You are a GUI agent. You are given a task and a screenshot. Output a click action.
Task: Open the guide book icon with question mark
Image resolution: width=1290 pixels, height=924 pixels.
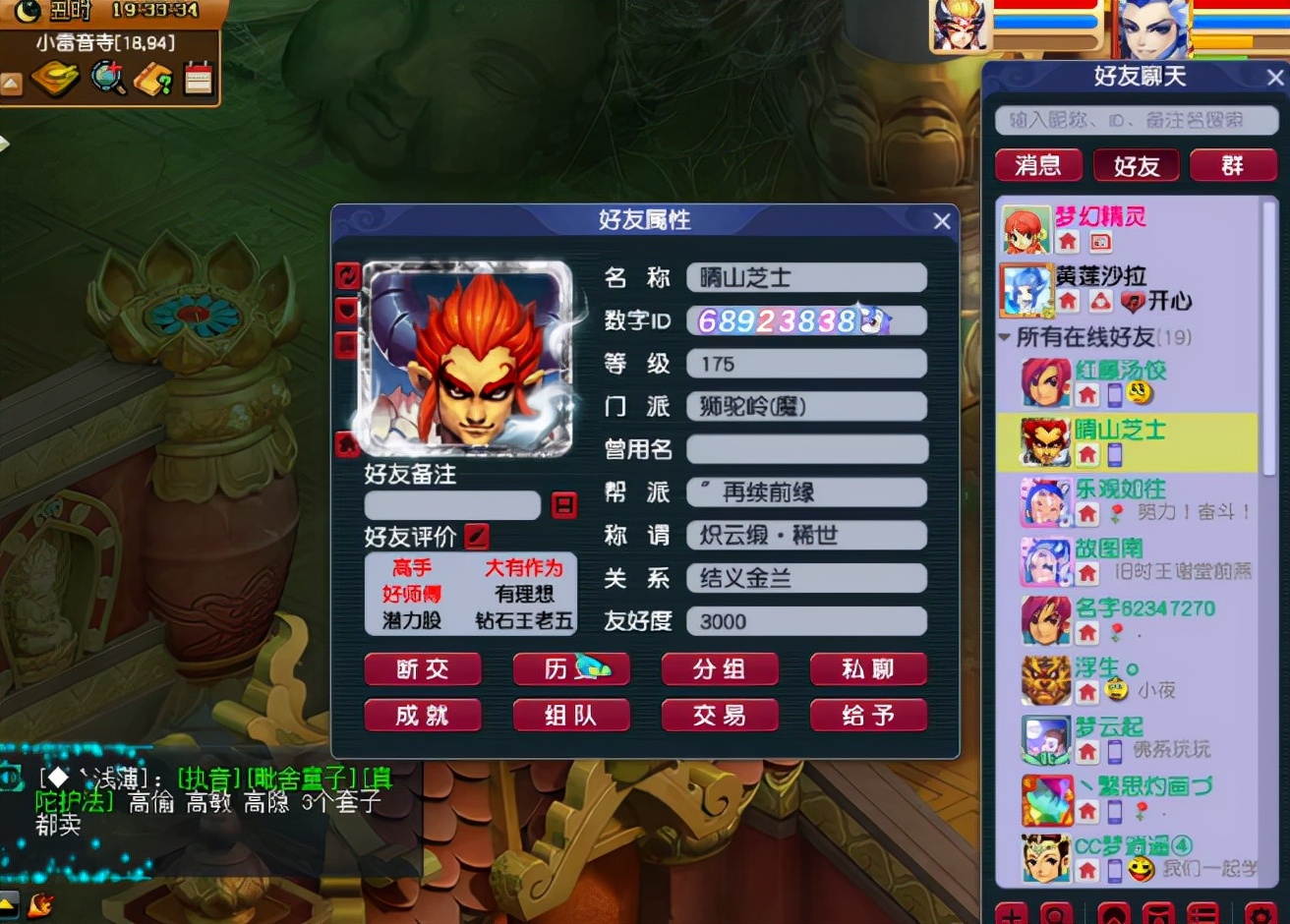(x=154, y=79)
